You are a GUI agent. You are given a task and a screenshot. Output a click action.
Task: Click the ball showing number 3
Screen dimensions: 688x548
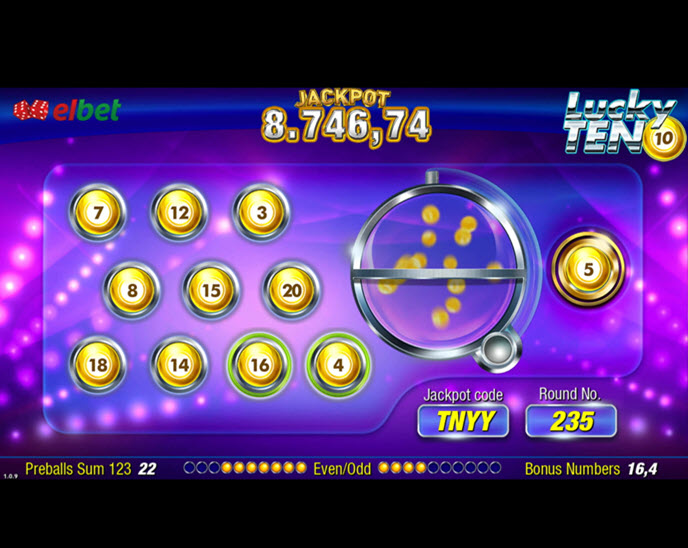261,213
